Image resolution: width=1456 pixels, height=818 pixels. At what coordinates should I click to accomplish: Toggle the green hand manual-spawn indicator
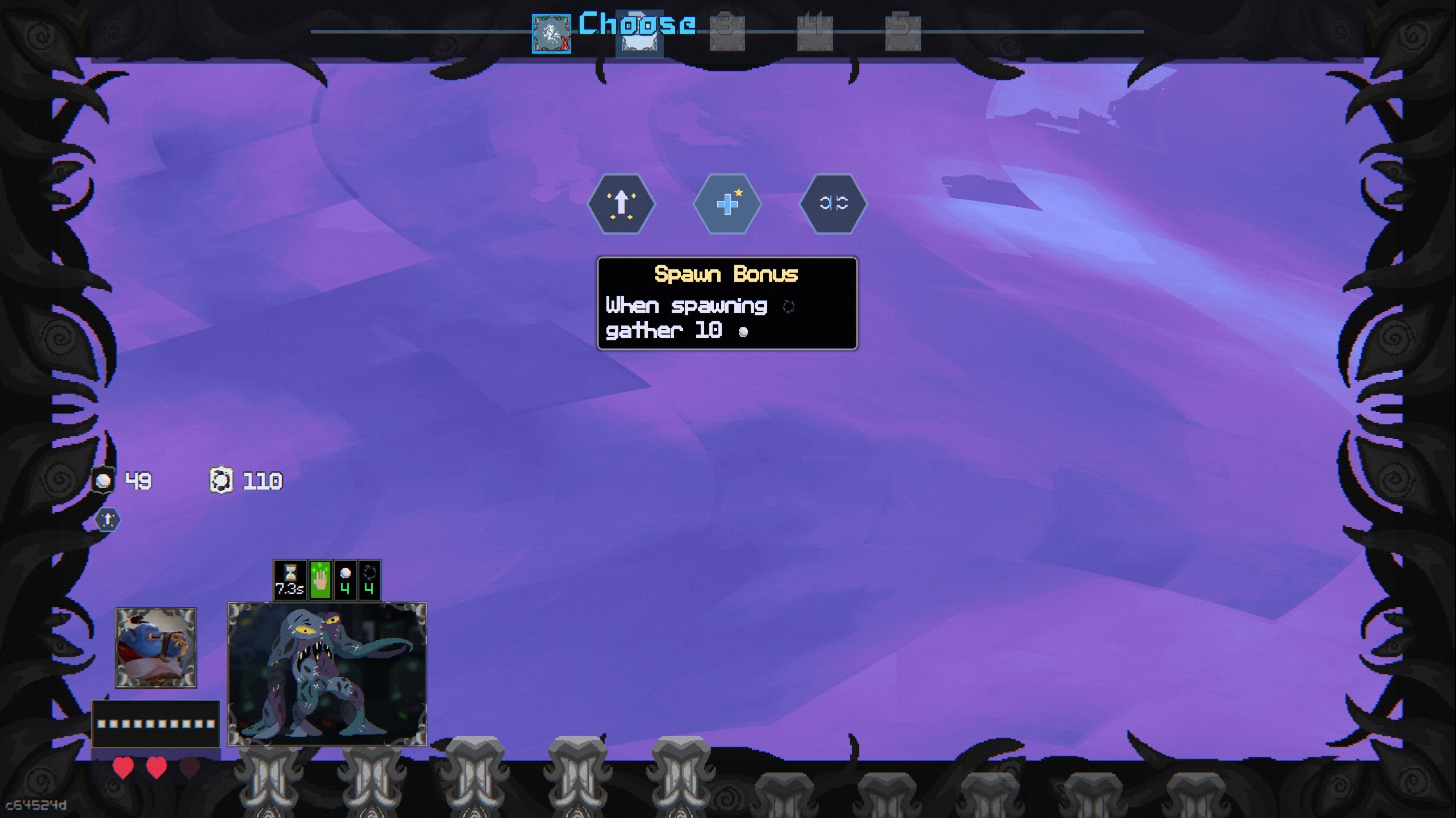click(x=319, y=579)
